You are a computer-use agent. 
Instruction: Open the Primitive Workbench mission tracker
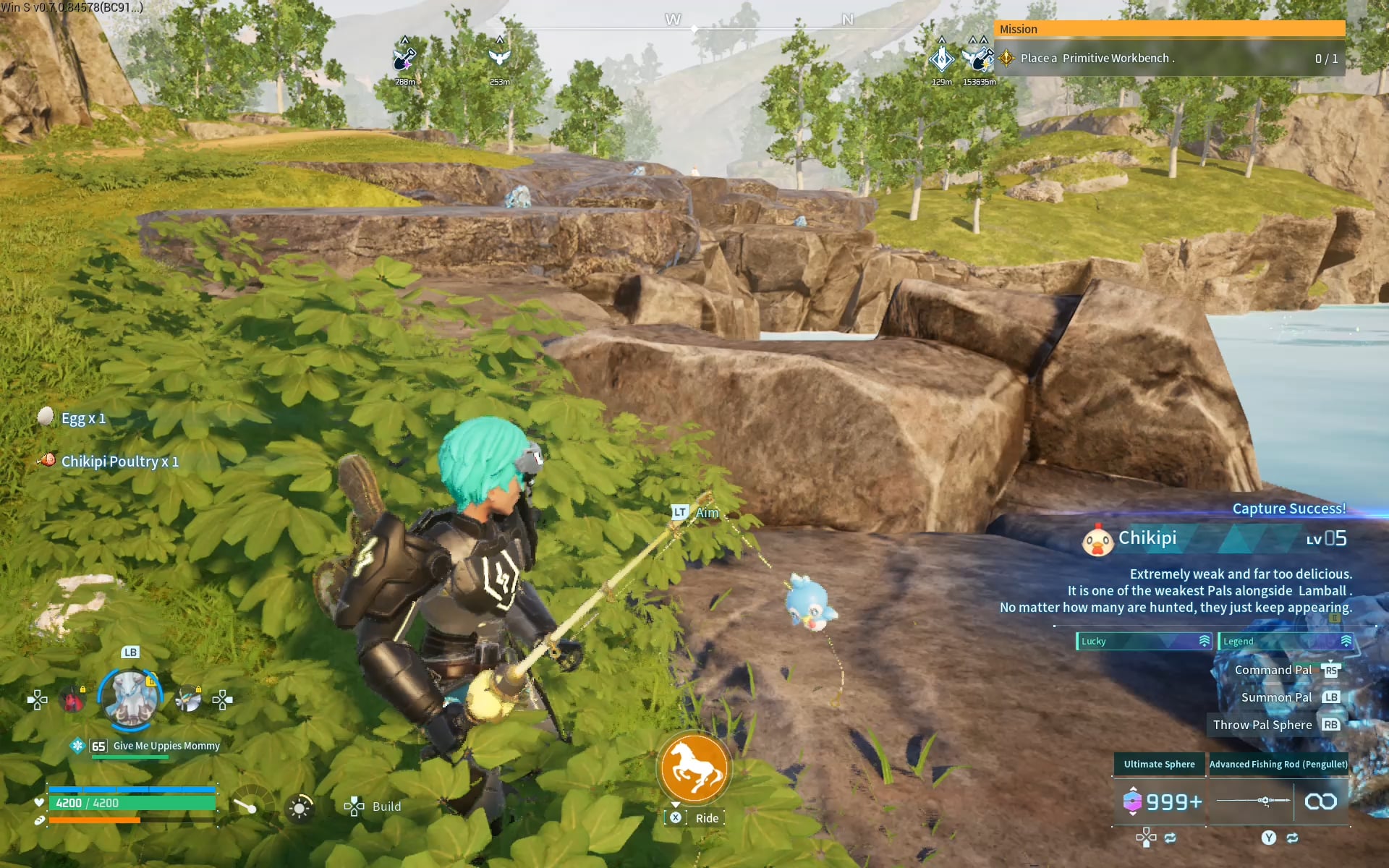pos(1169,59)
